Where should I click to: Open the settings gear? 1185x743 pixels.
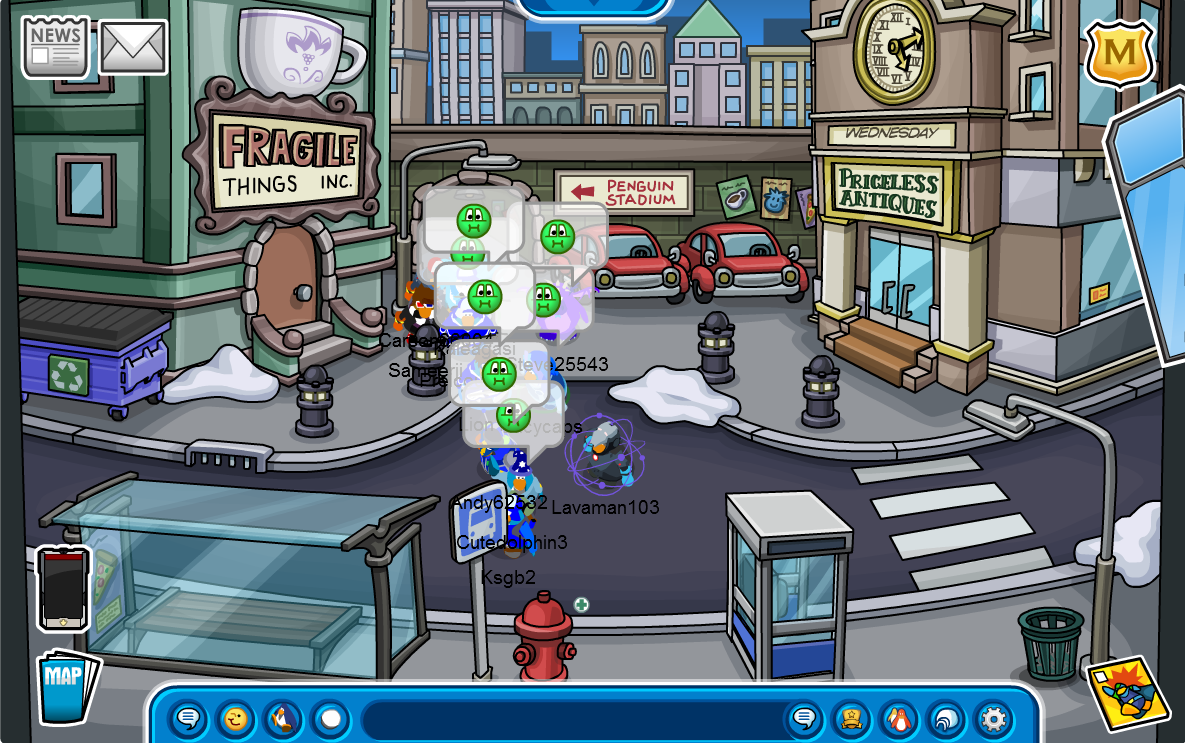[993, 719]
